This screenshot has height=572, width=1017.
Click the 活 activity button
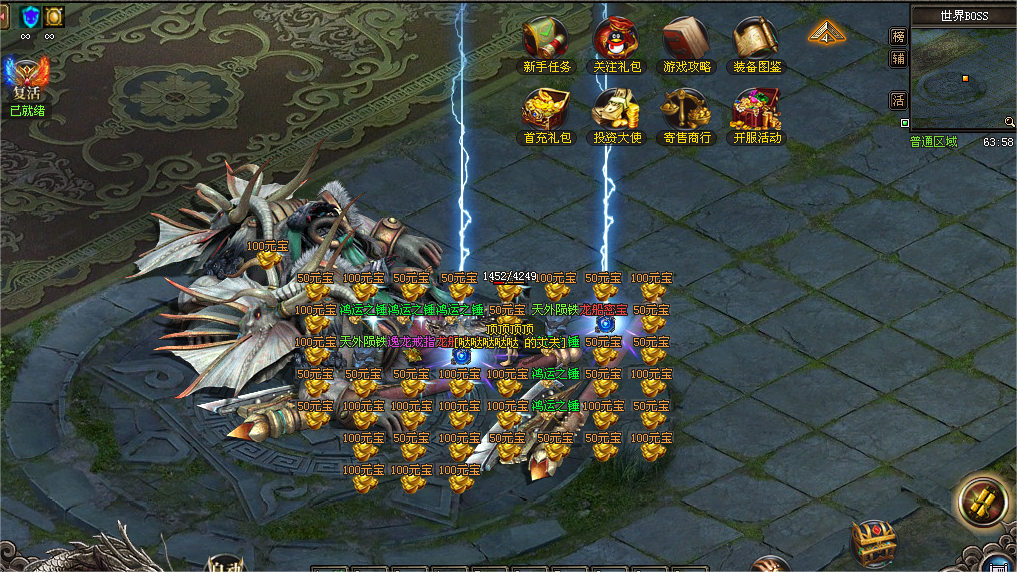click(898, 100)
